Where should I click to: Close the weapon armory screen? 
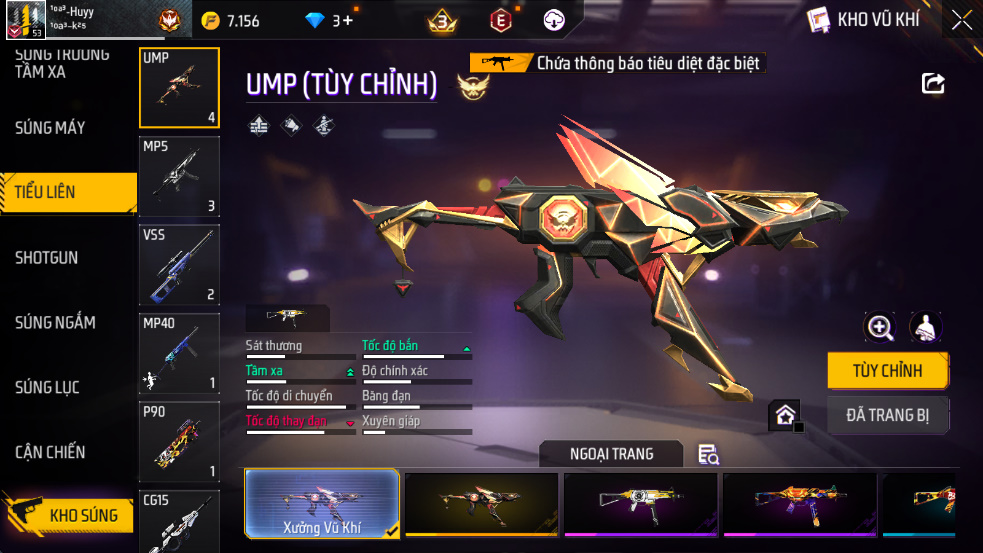click(962, 20)
